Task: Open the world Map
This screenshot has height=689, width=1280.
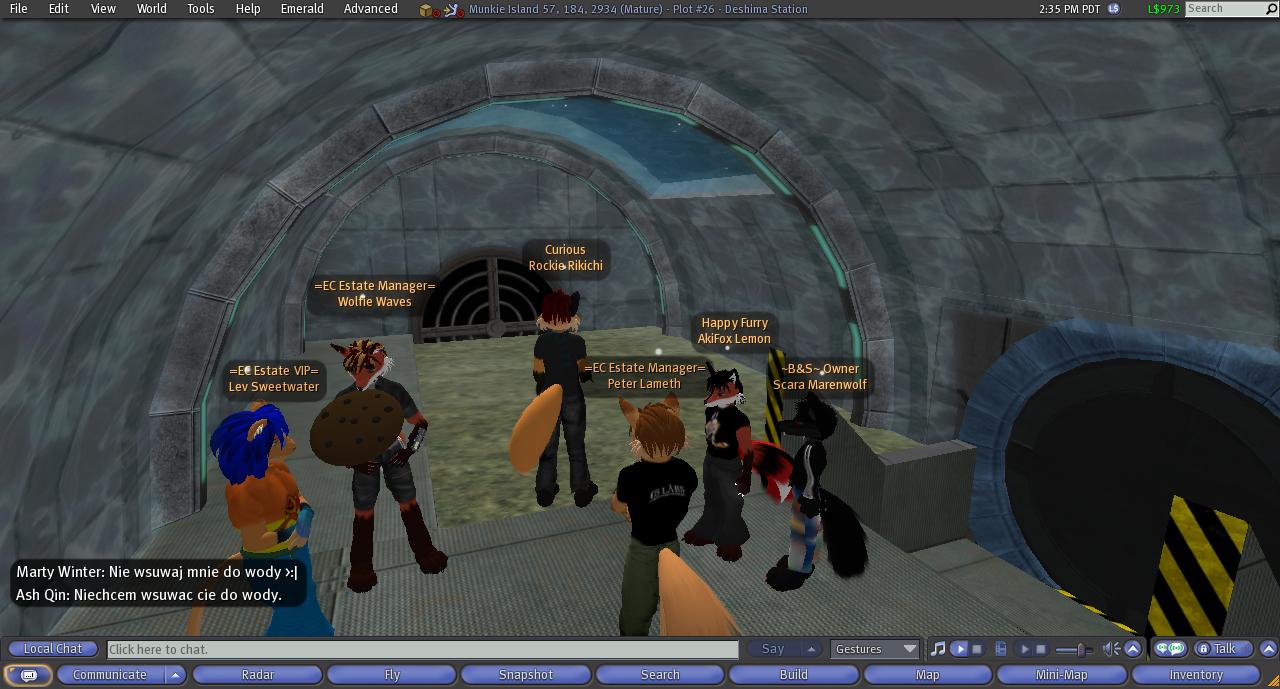Action: 928,675
